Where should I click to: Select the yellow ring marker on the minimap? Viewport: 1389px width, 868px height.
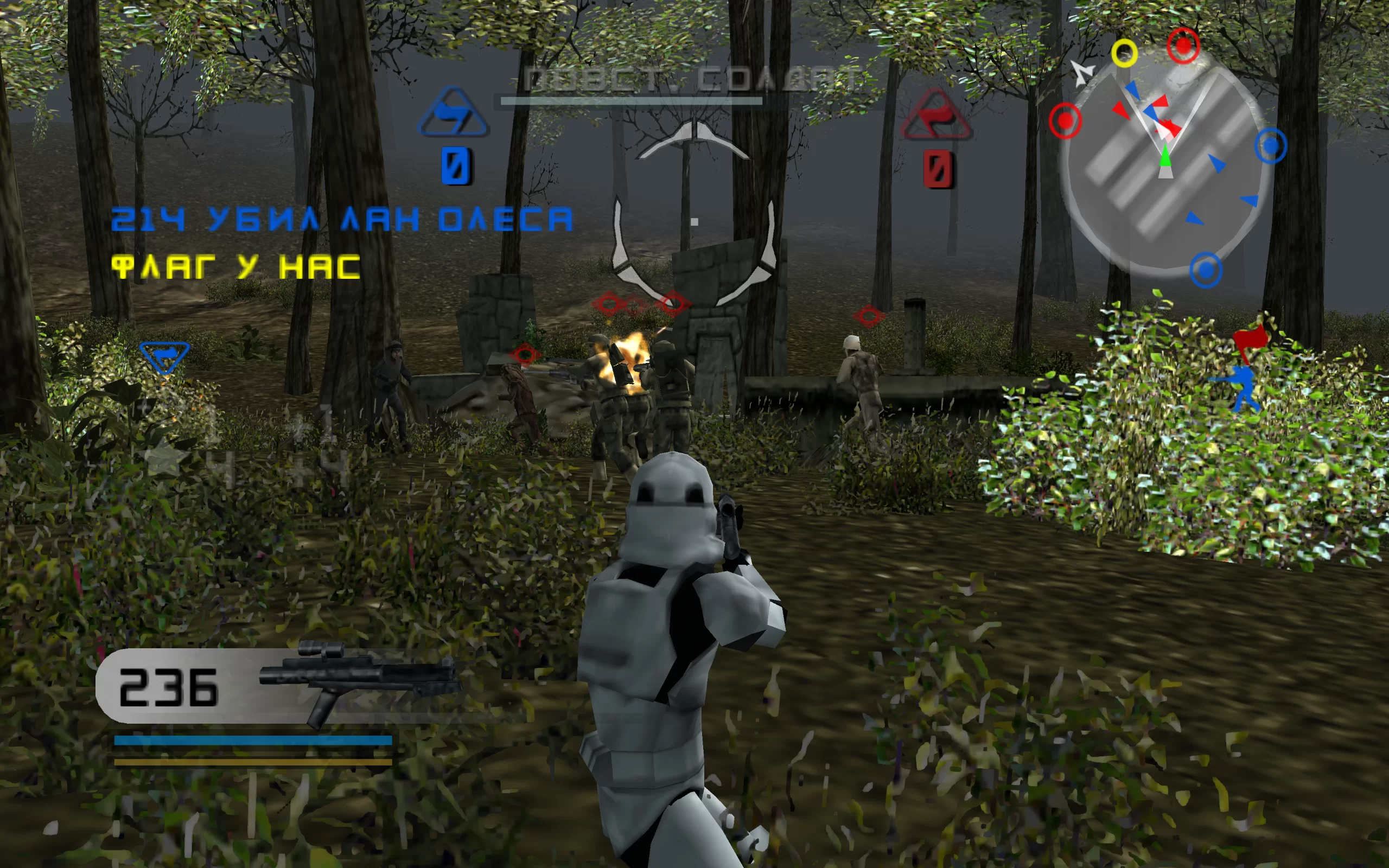tap(1124, 53)
